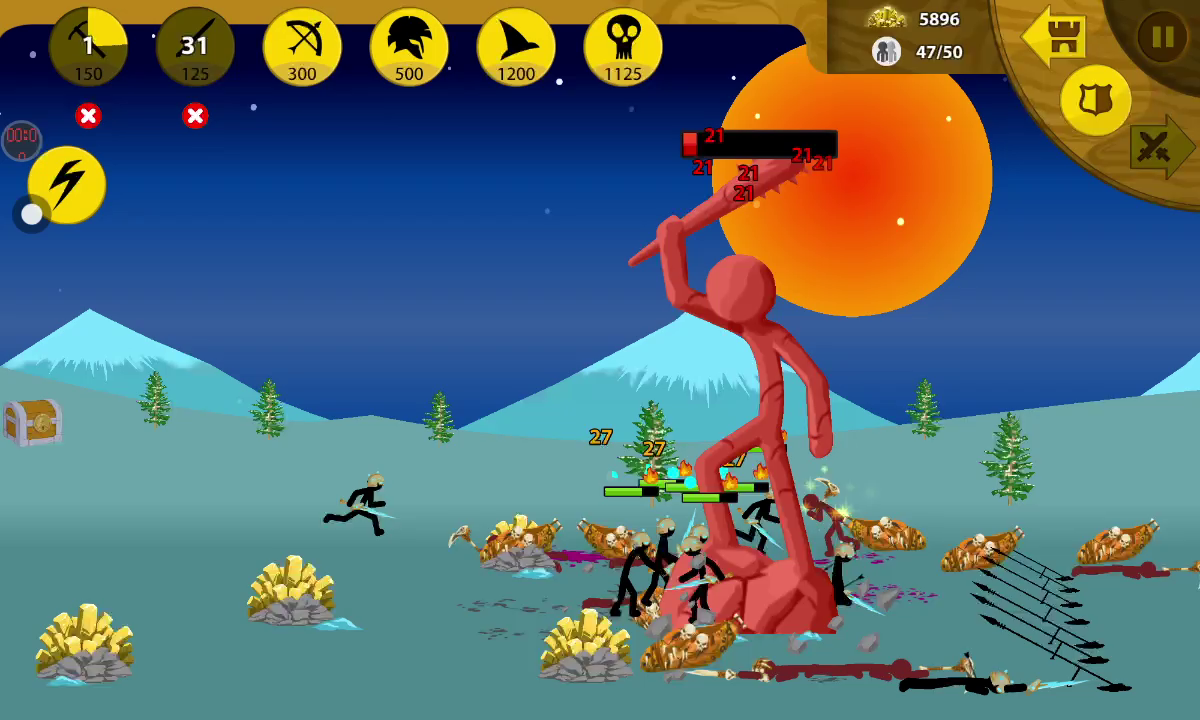
Task: Cancel the queued miner with red X
Action: click(x=88, y=116)
